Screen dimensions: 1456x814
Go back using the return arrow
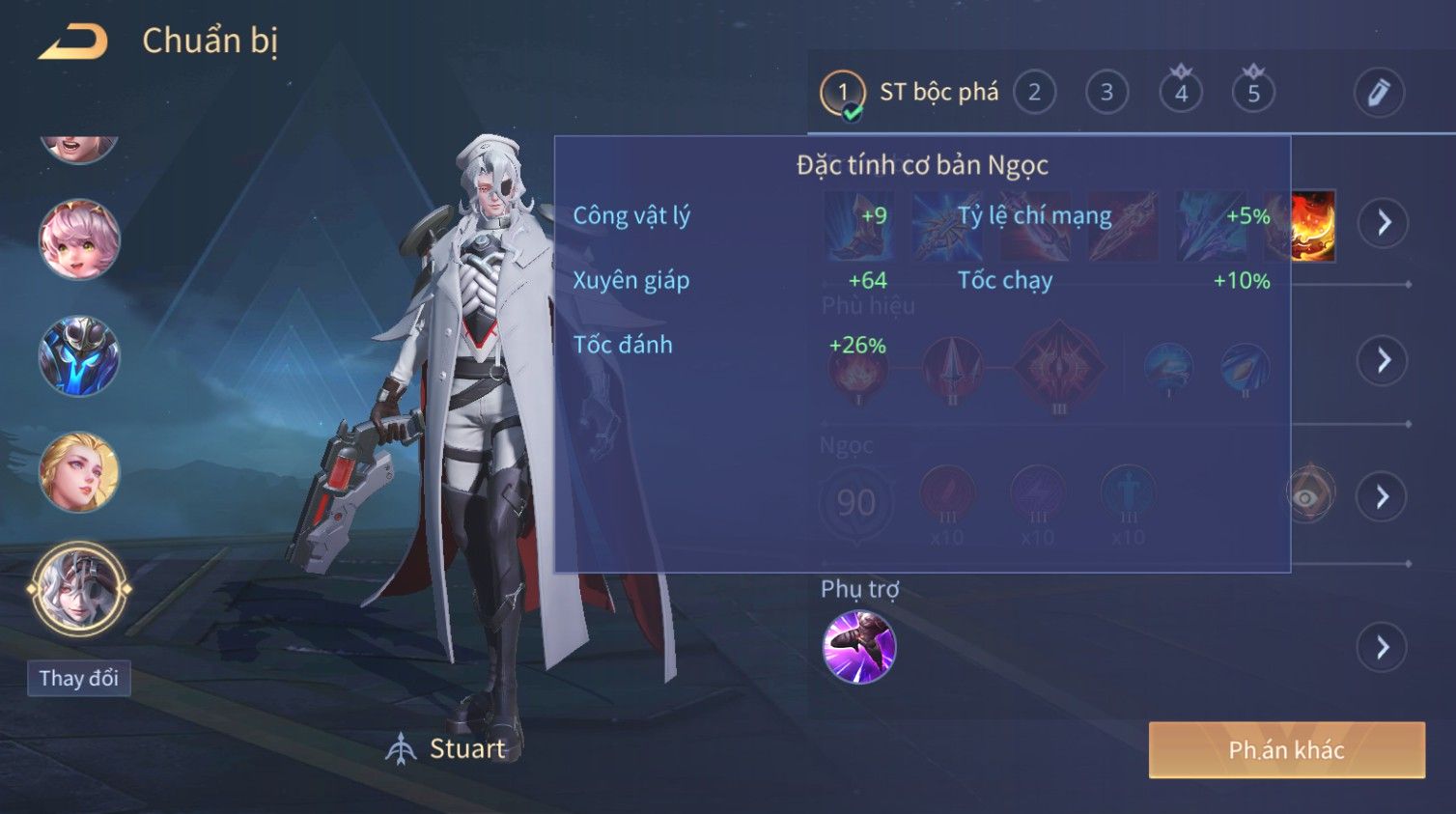(73, 42)
